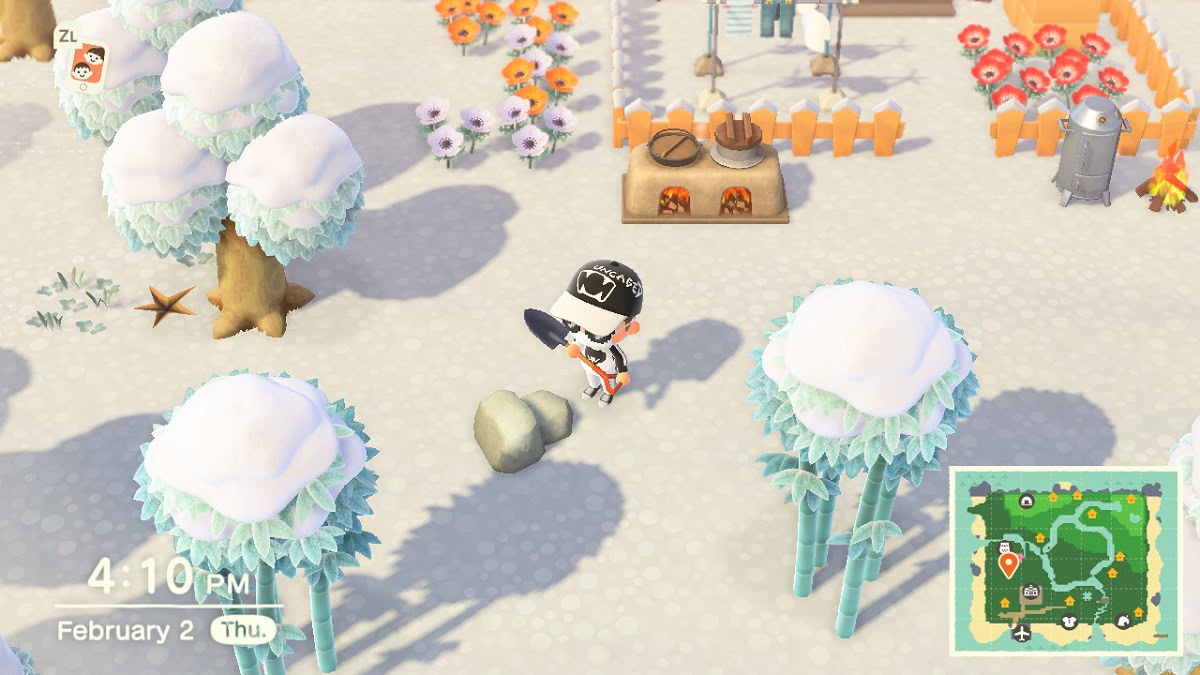
Task: Click the museum owl marker on minimap
Action: 1004,548
